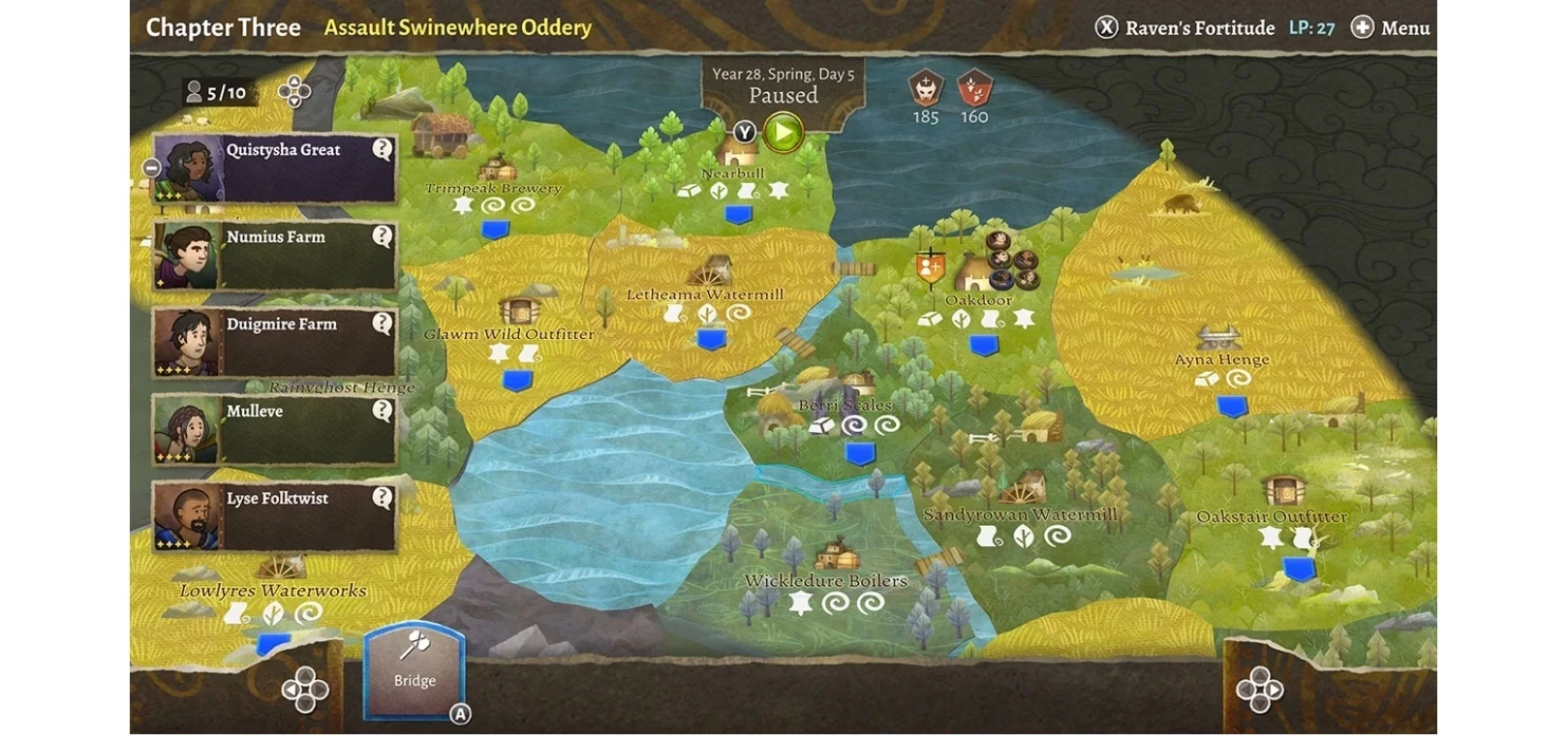Open the Menu in the top bar

click(x=1391, y=28)
